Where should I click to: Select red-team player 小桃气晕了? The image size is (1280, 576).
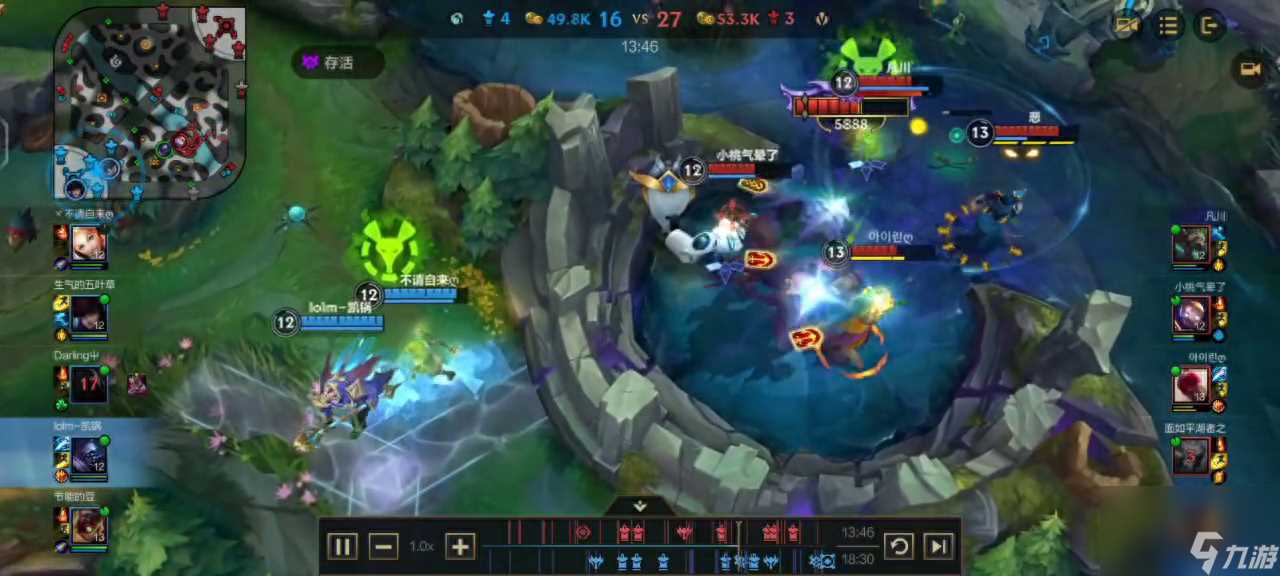[x=1192, y=315]
